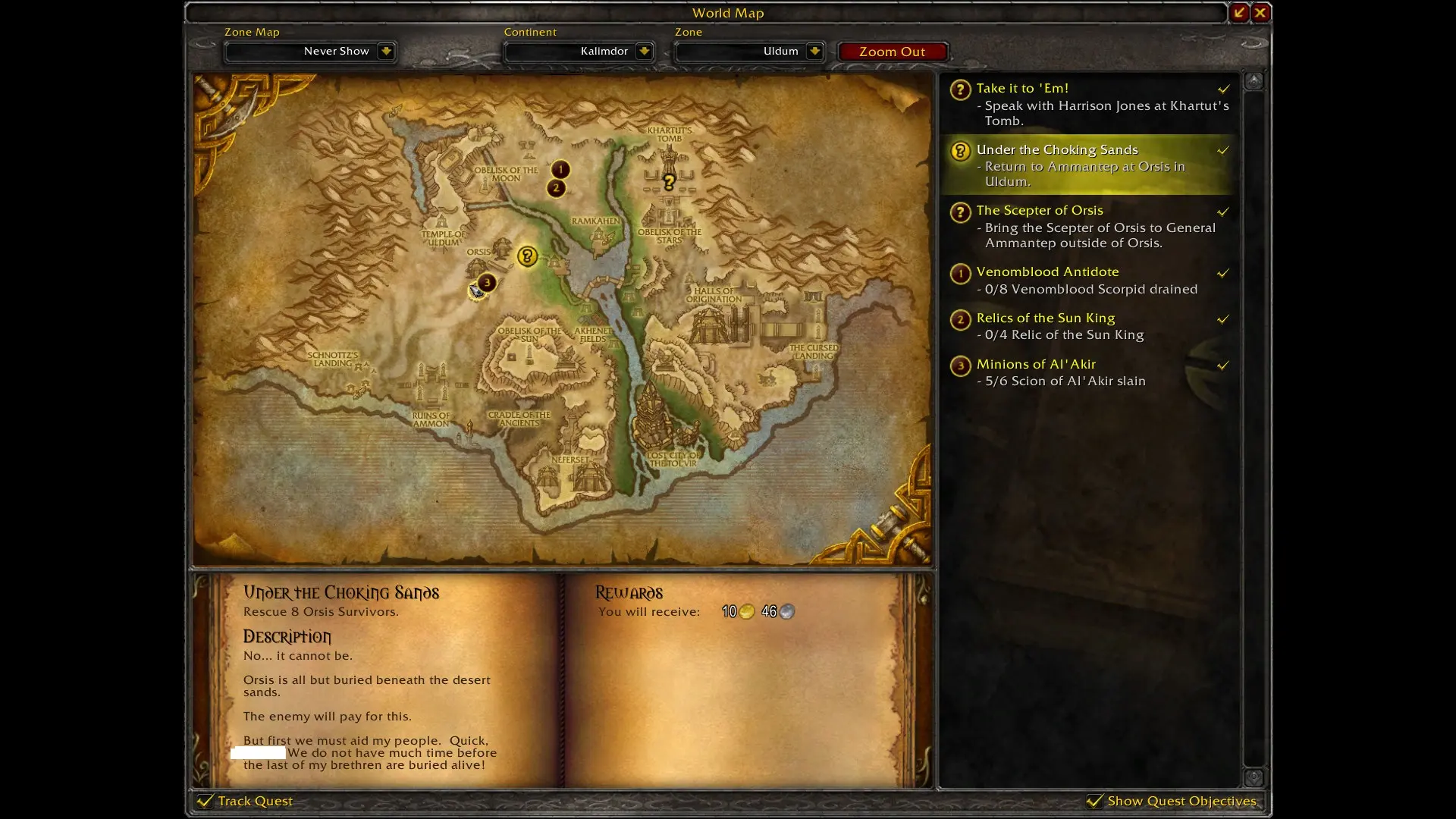
Task: Toggle Show Quest Objectives checkbox
Action: [1094, 801]
